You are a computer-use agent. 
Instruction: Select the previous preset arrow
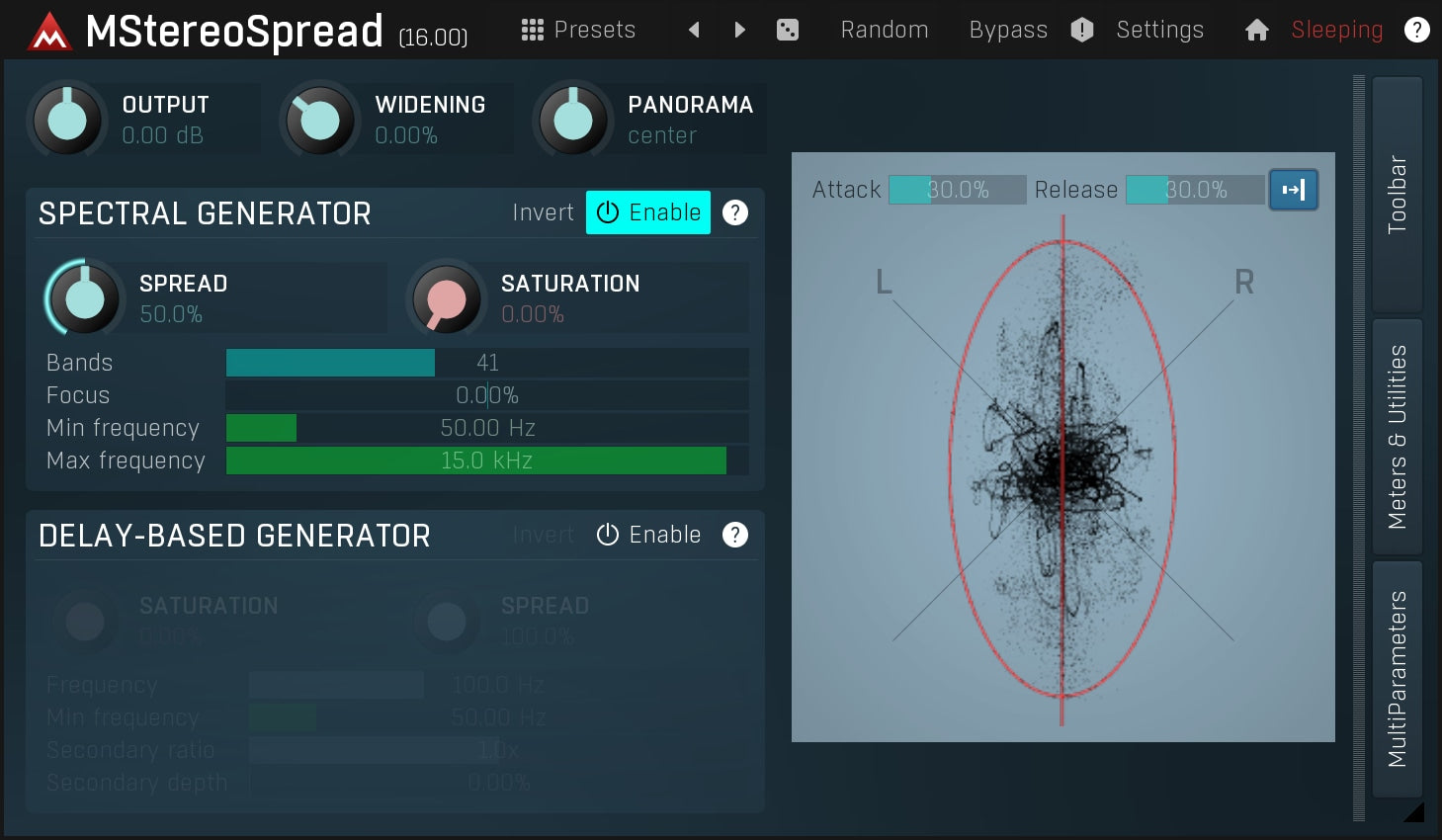pos(694,30)
